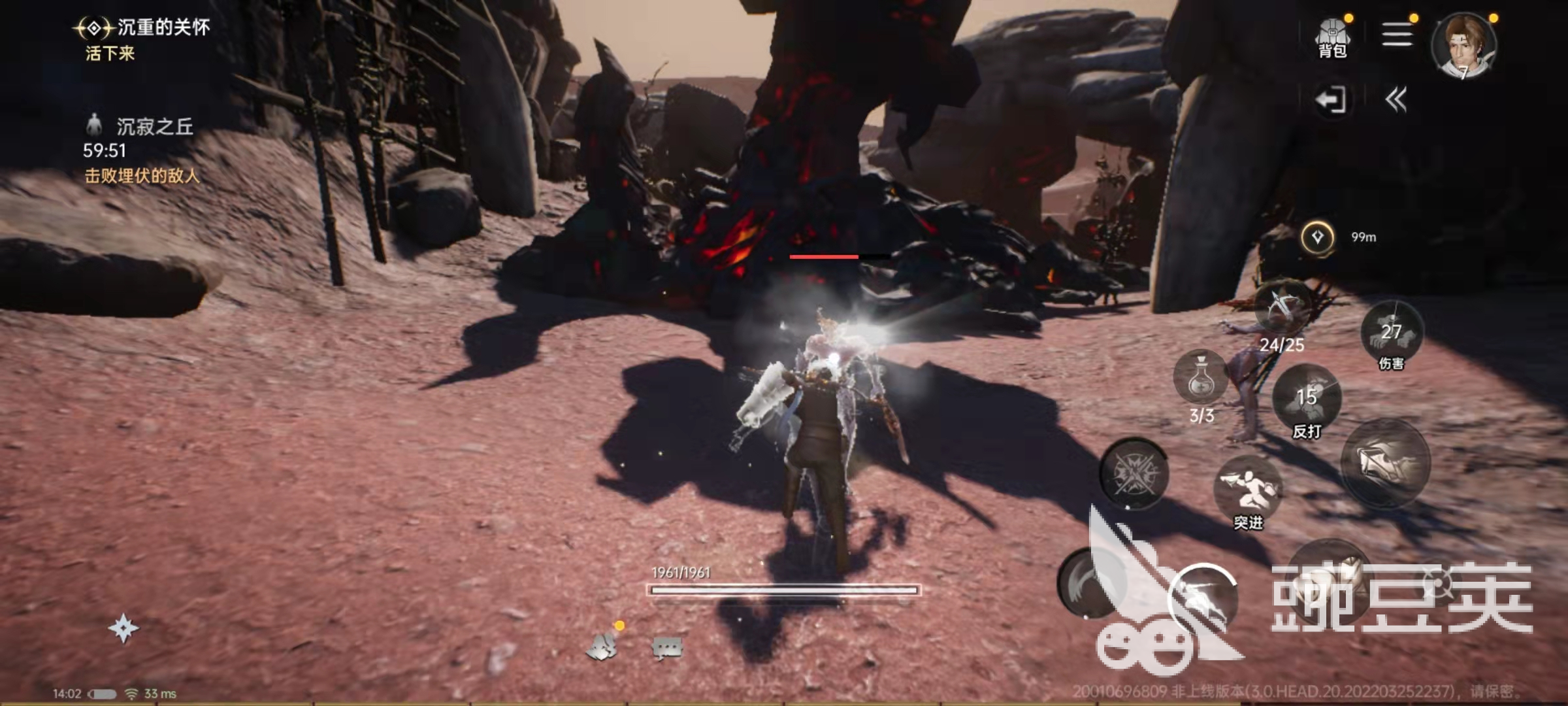
Task: Open the player character portrait
Action: pyautogui.click(x=1463, y=46)
